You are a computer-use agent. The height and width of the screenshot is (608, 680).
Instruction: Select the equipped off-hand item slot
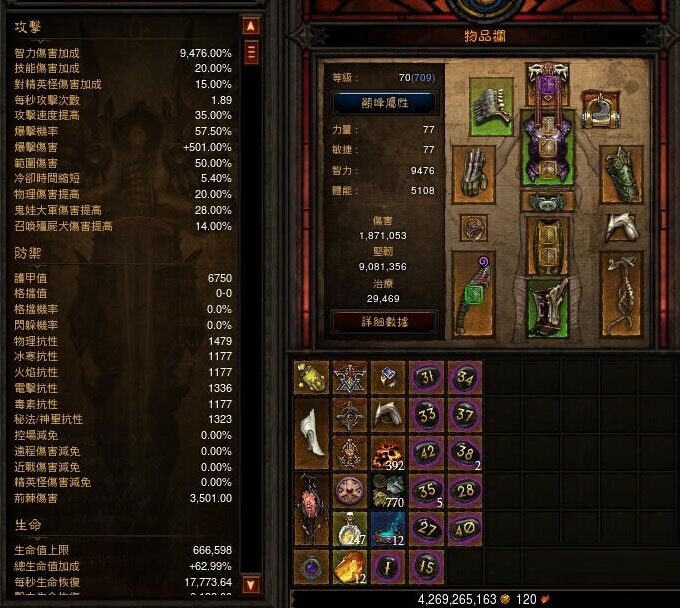(x=621, y=294)
